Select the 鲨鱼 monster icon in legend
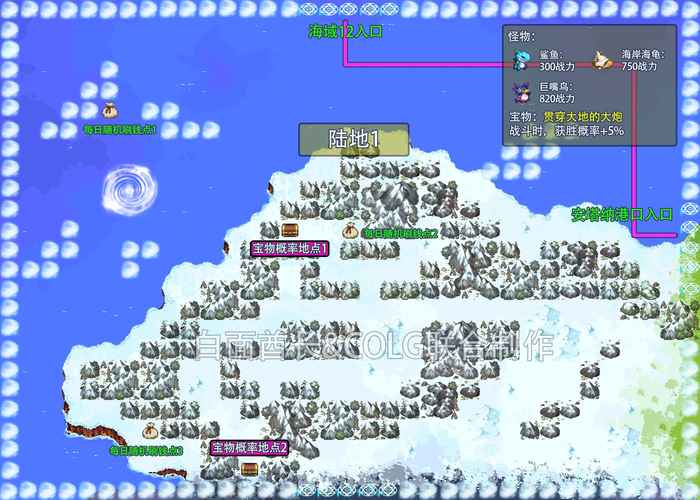The image size is (700, 500). pyautogui.click(x=521, y=60)
